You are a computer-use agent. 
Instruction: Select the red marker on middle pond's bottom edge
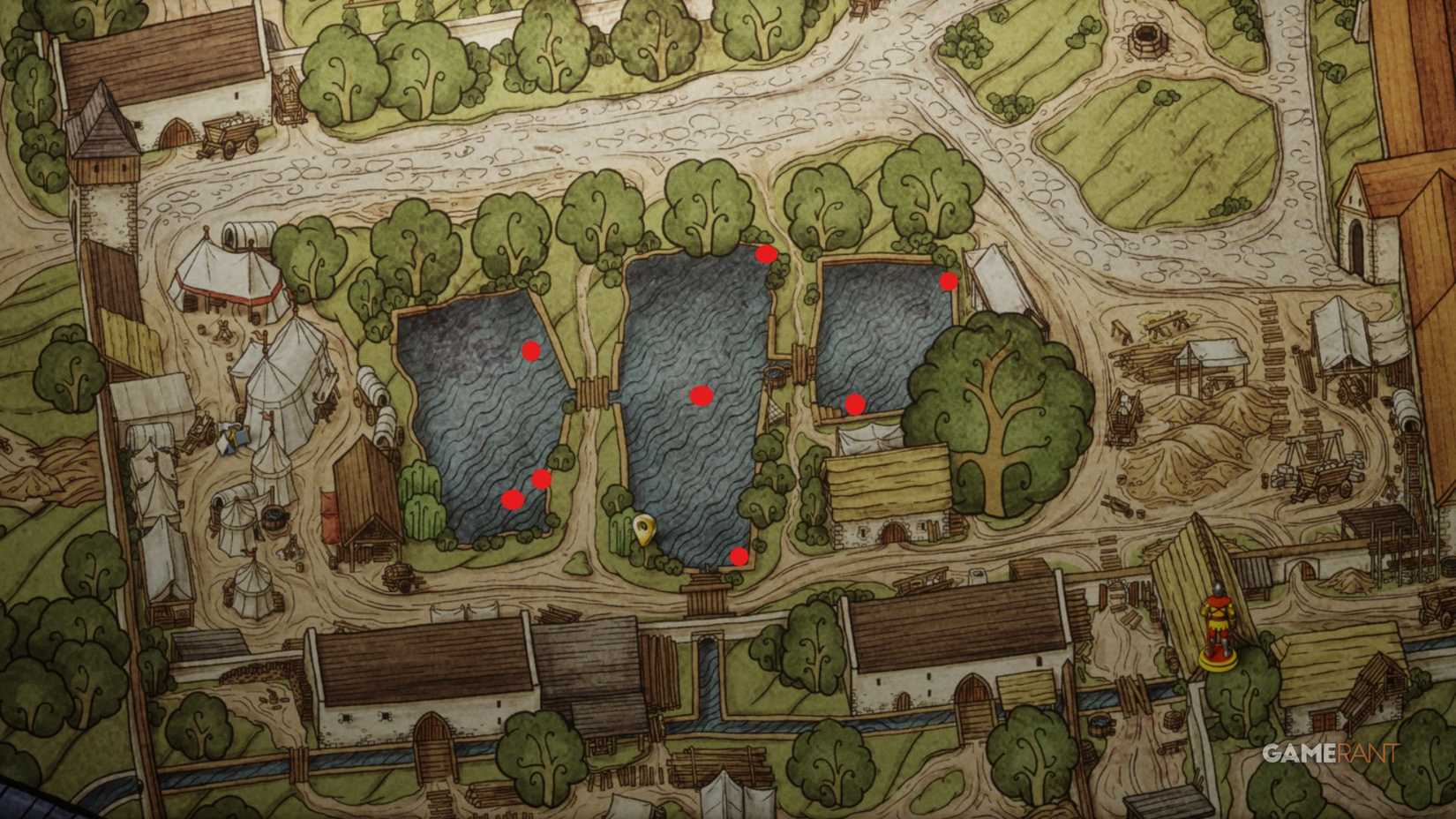click(738, 556)
